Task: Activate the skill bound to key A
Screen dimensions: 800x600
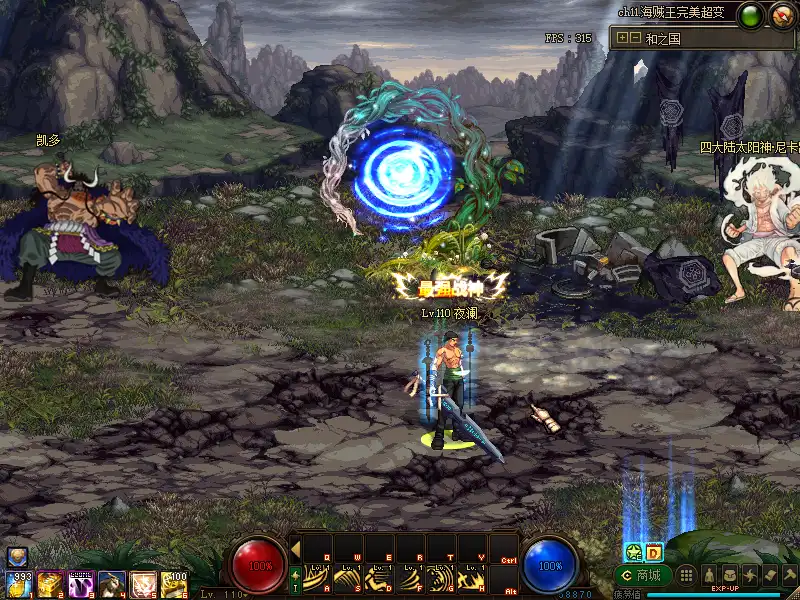Action: click(x=319, y=578)
